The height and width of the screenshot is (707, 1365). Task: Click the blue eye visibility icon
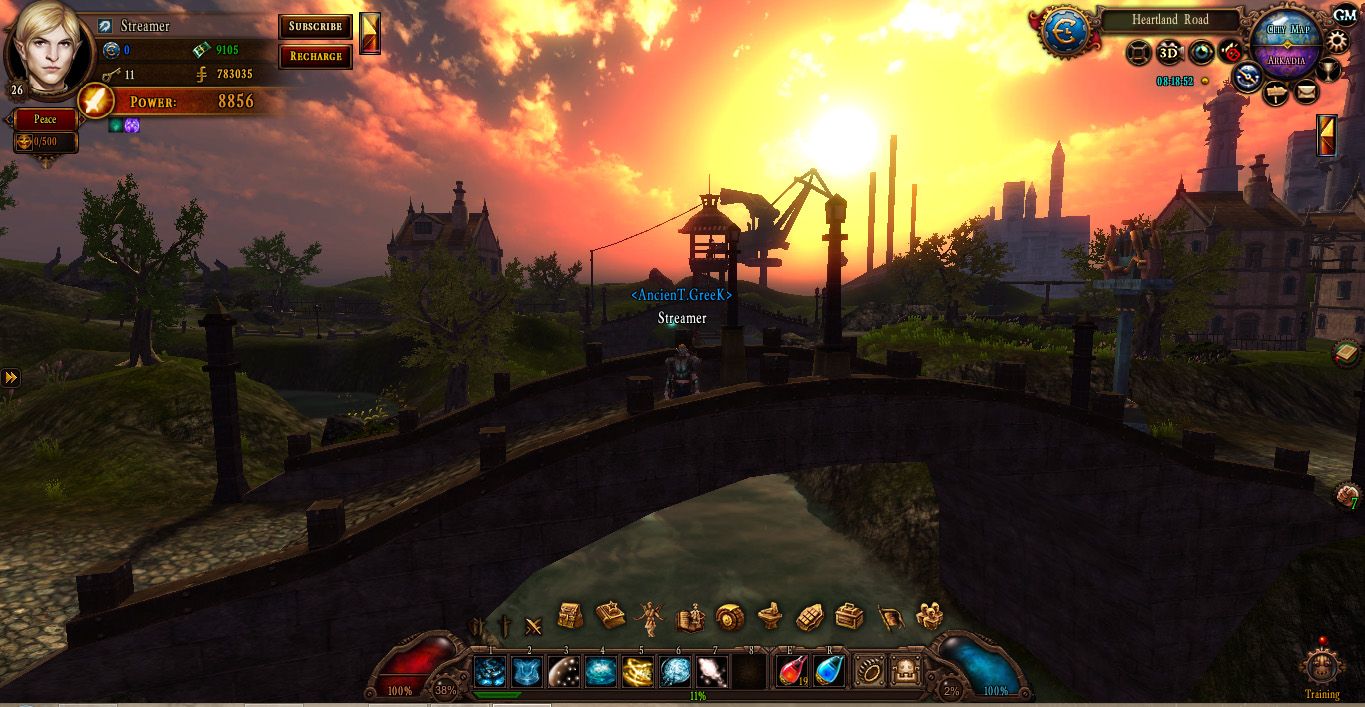1201,53
